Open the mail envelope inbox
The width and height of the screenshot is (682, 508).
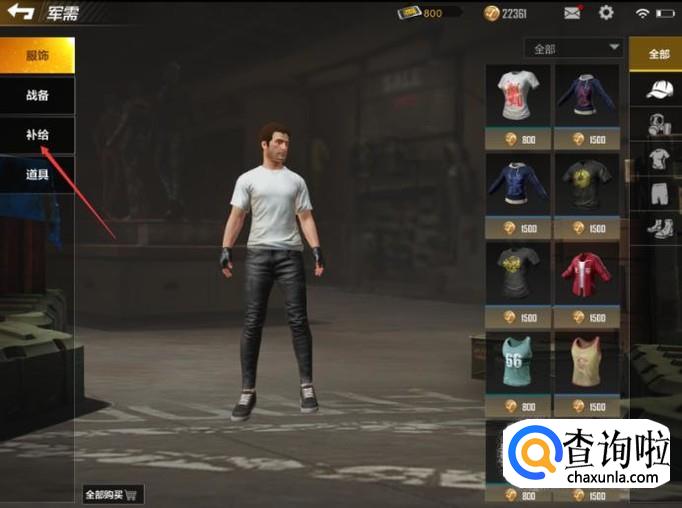tap(572, 13)
